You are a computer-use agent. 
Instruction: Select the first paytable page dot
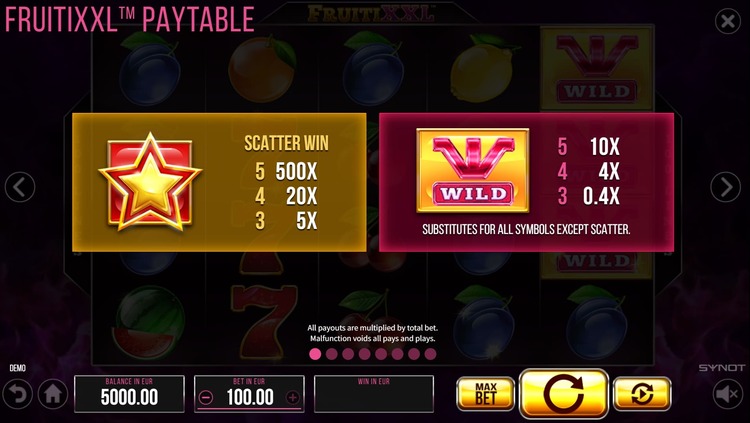(315, 354)
